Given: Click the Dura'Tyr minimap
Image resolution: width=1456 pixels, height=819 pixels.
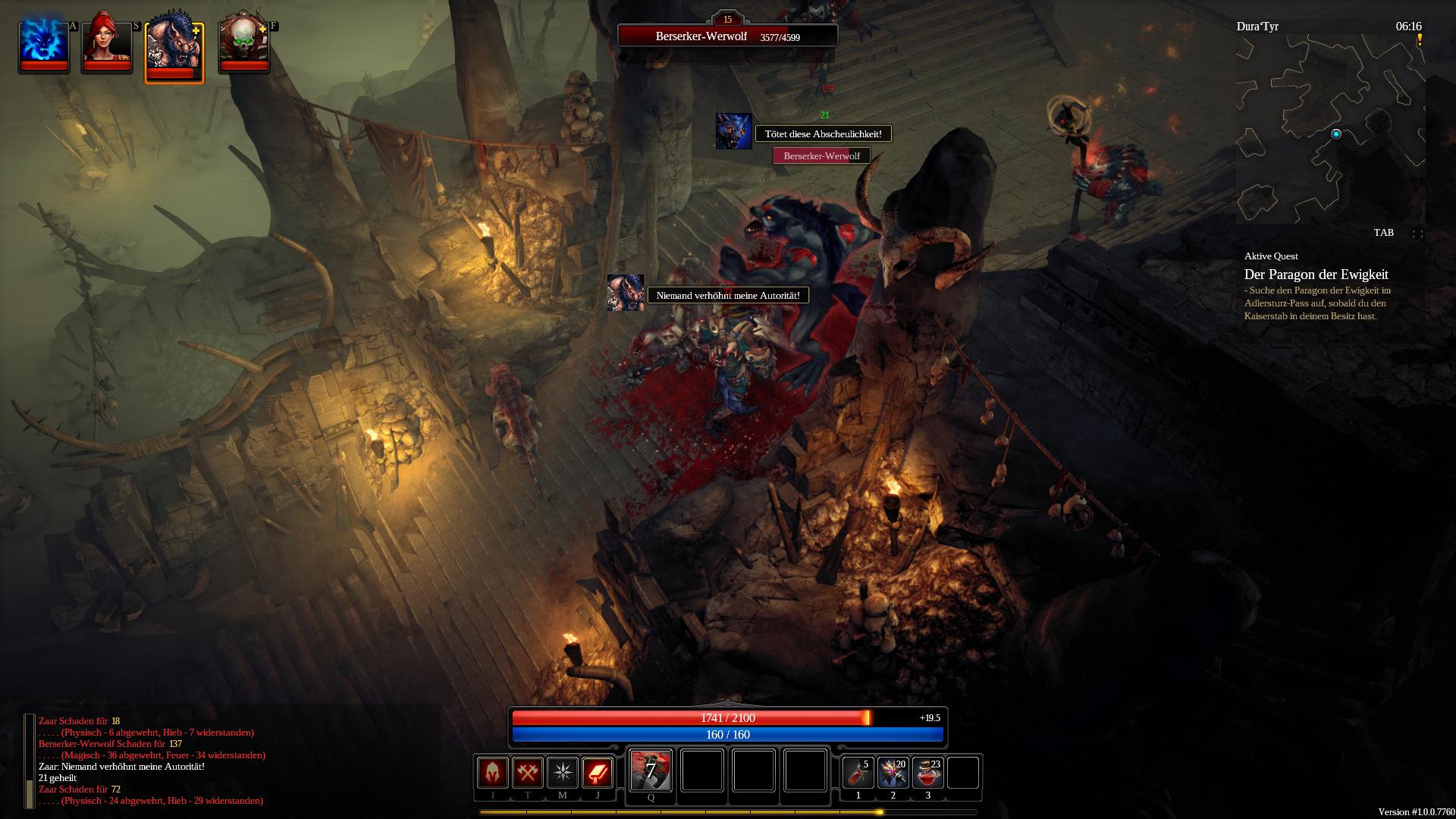Looking at the screenshot, I should [x=1330, y=129].
